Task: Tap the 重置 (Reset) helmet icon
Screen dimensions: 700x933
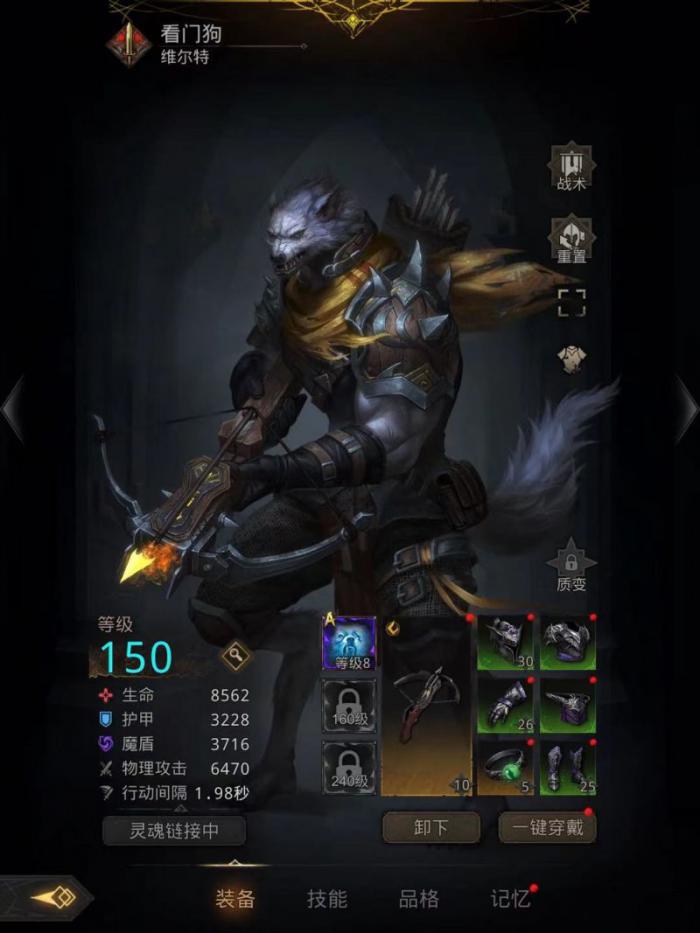Action: click(x=571, y=239)
